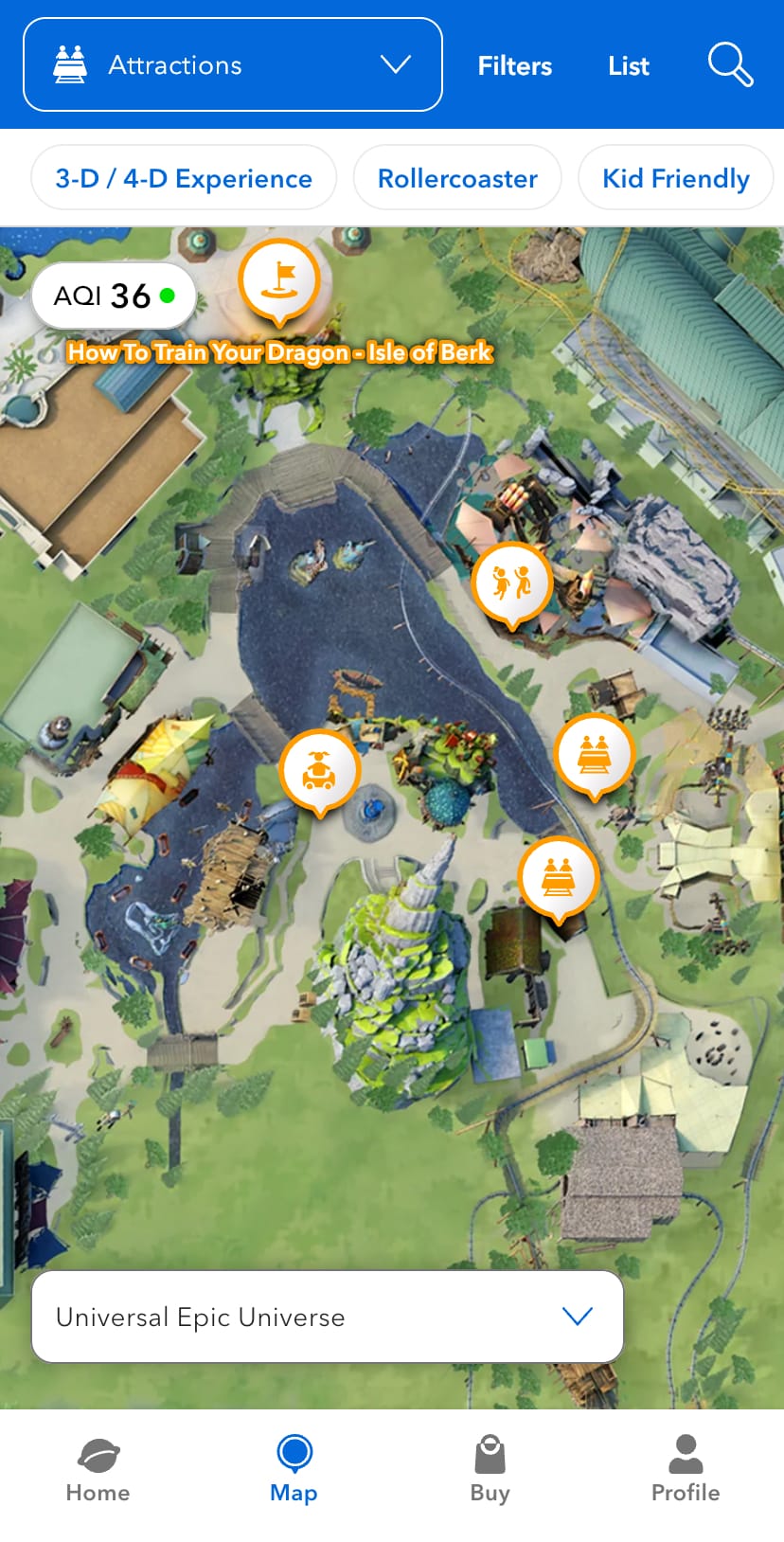The image size is (784, 1542).
Task: Filter by Rollercoaster chip
Action: (457, 178)
